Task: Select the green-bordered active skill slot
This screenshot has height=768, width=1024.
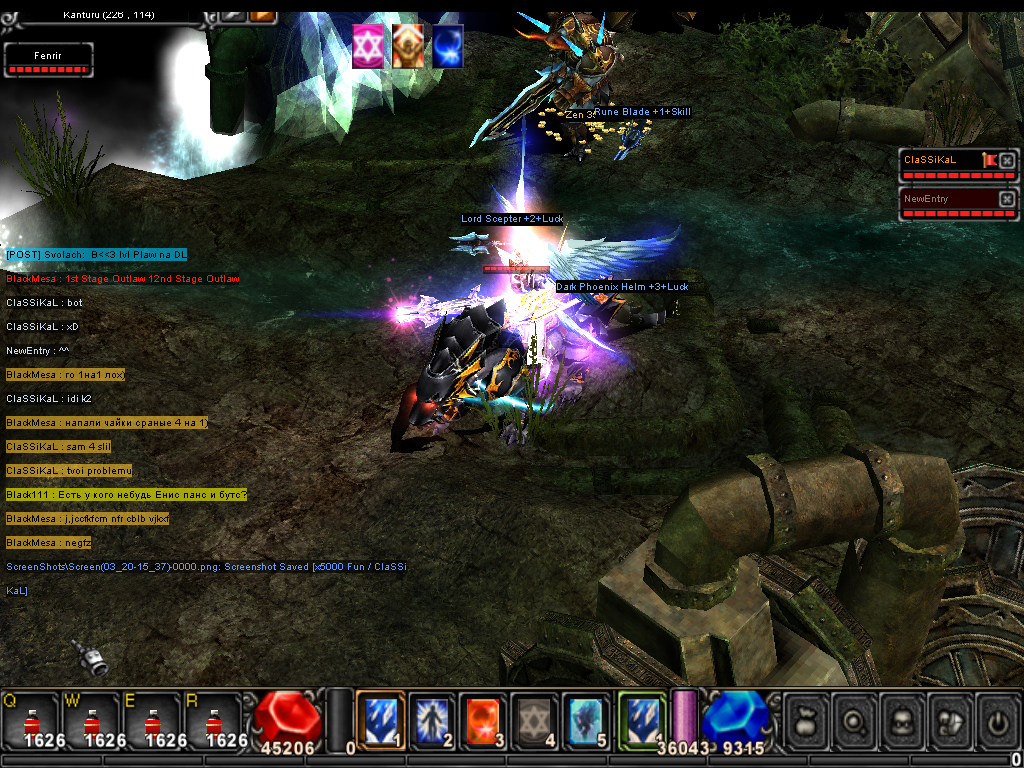Action: click(641, 718)
